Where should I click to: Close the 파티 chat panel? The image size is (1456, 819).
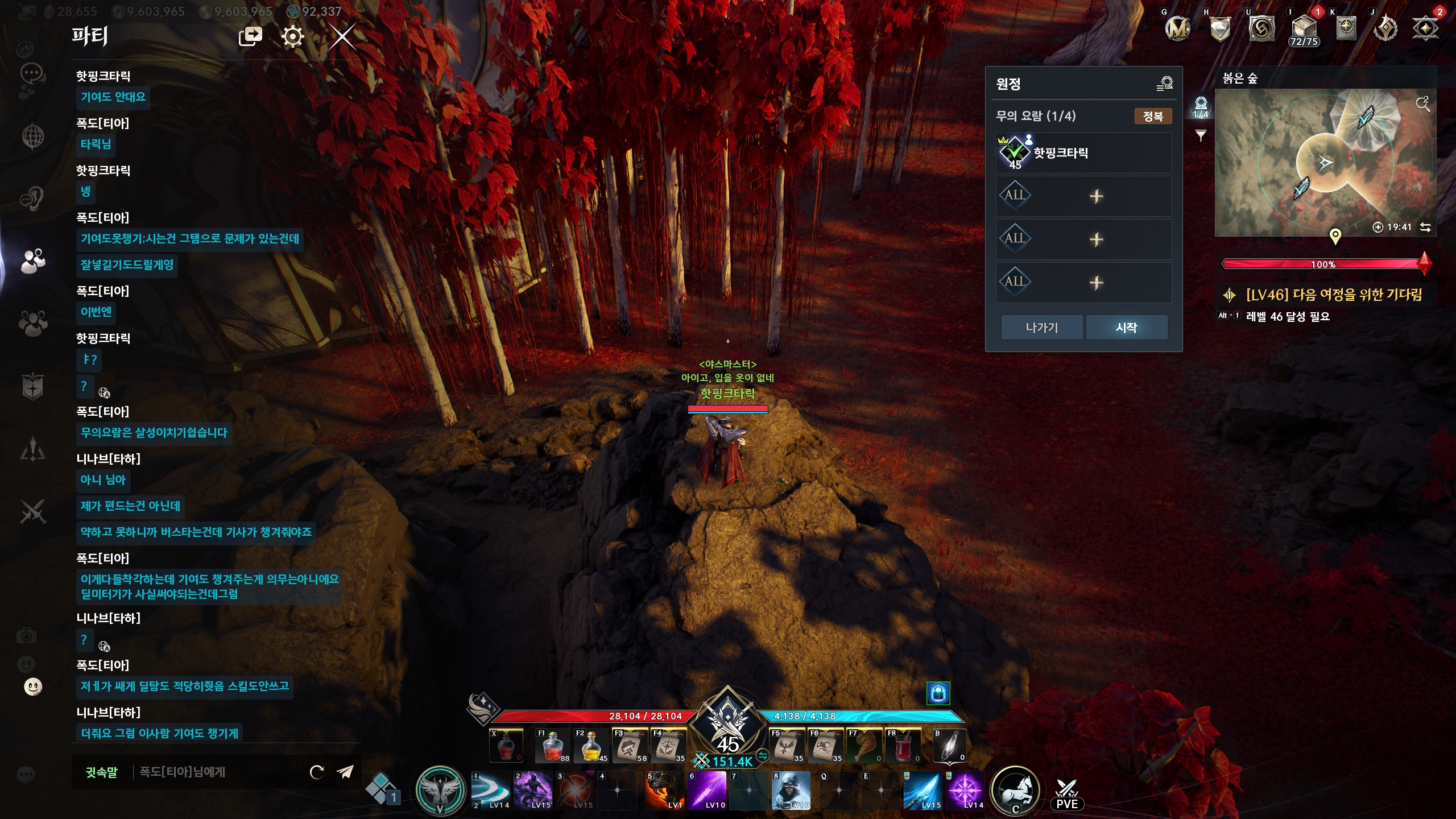point(342,38)
